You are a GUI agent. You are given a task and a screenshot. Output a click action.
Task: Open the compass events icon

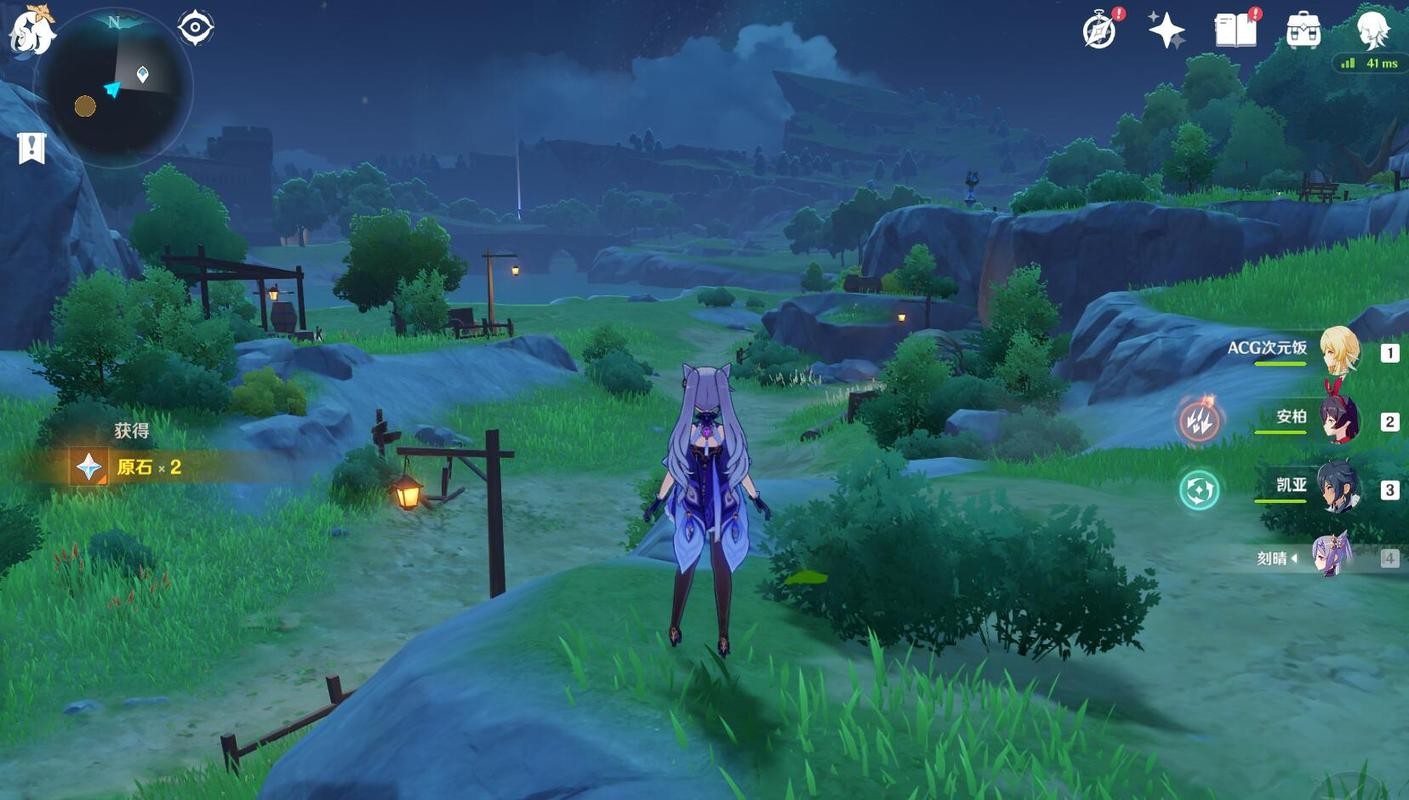(x=1099, y=31)
